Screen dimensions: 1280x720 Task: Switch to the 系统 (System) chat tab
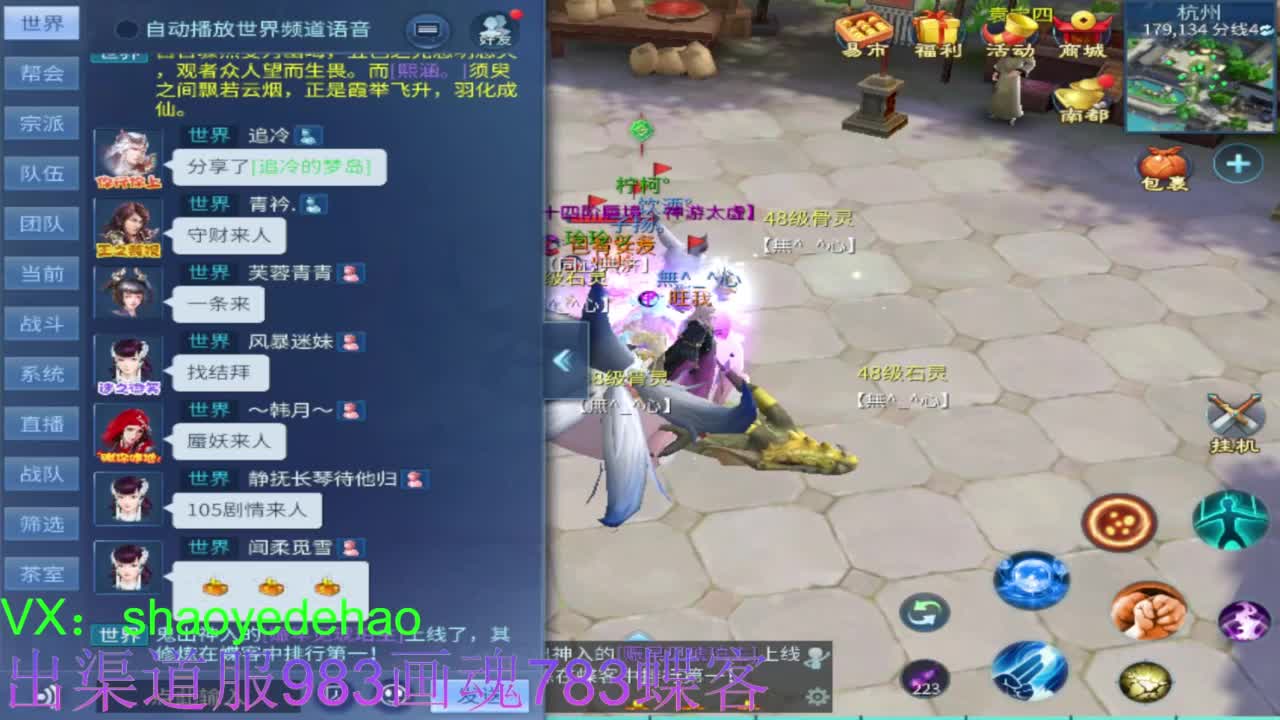point(40,373)
